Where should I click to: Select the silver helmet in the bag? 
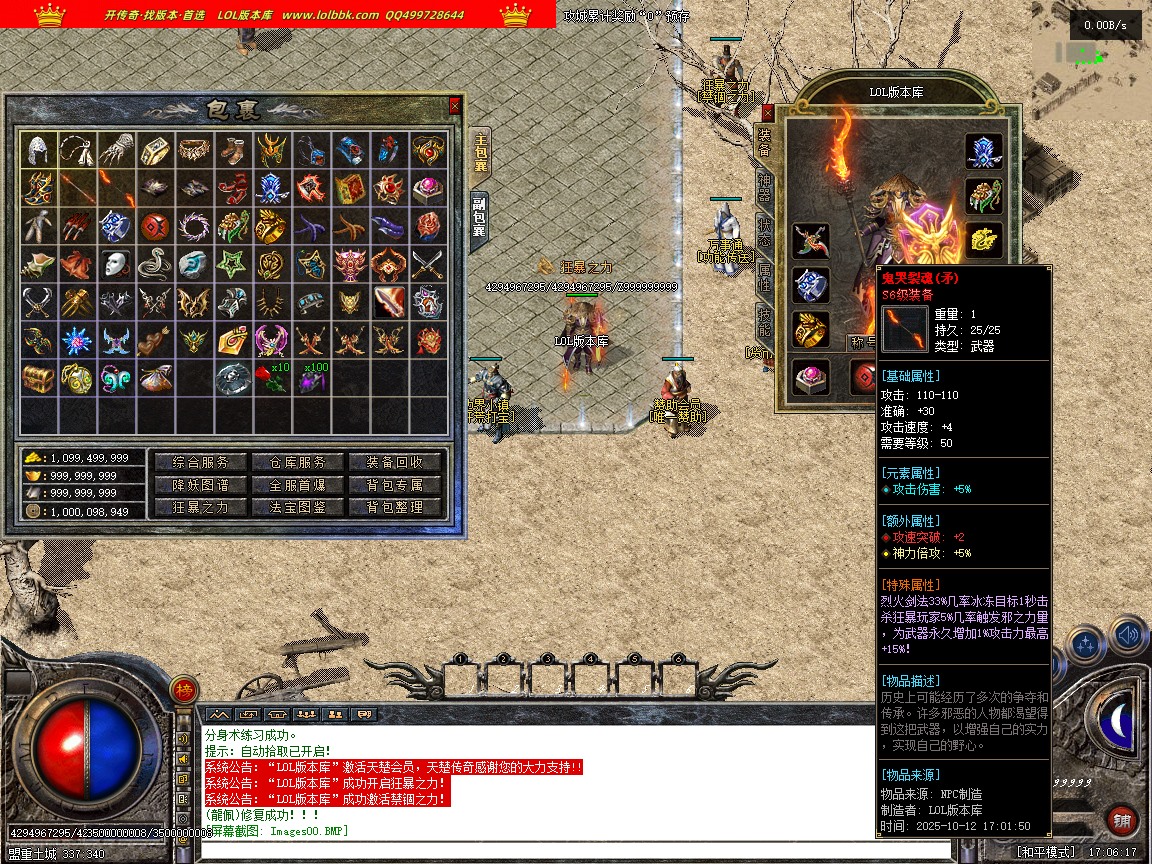39,150
